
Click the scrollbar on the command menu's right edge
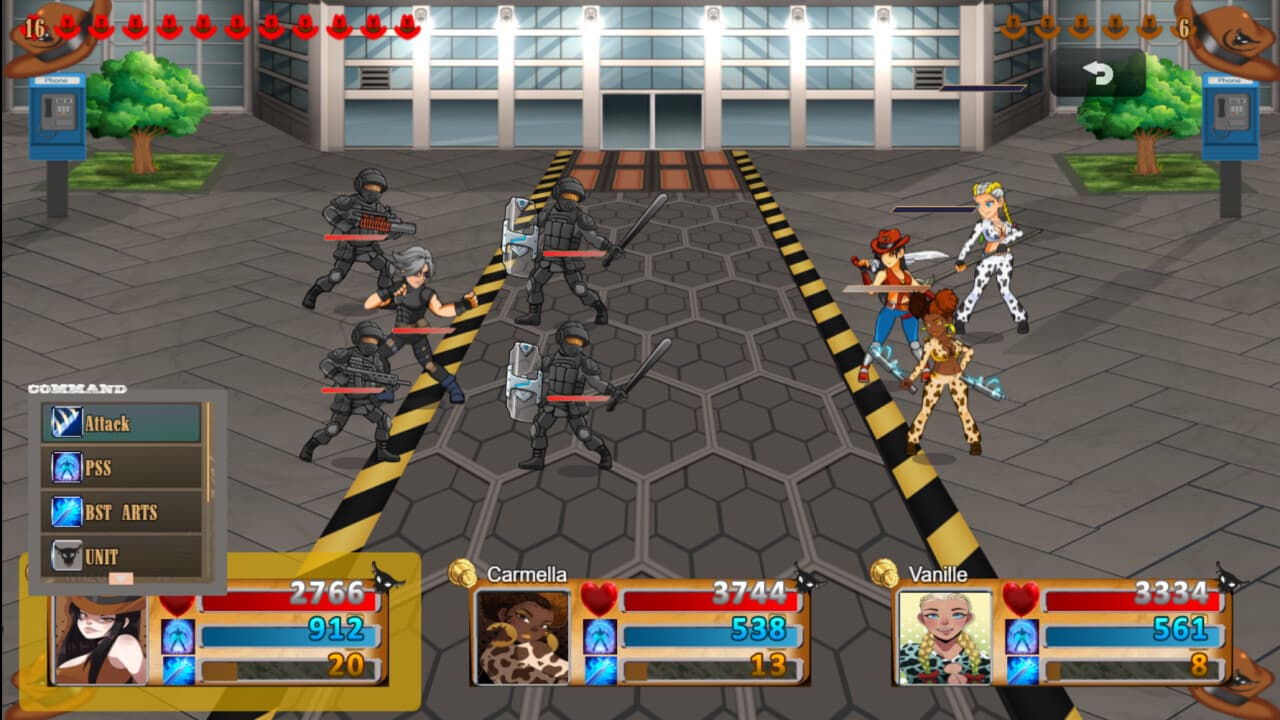click(x=208, y=450)
